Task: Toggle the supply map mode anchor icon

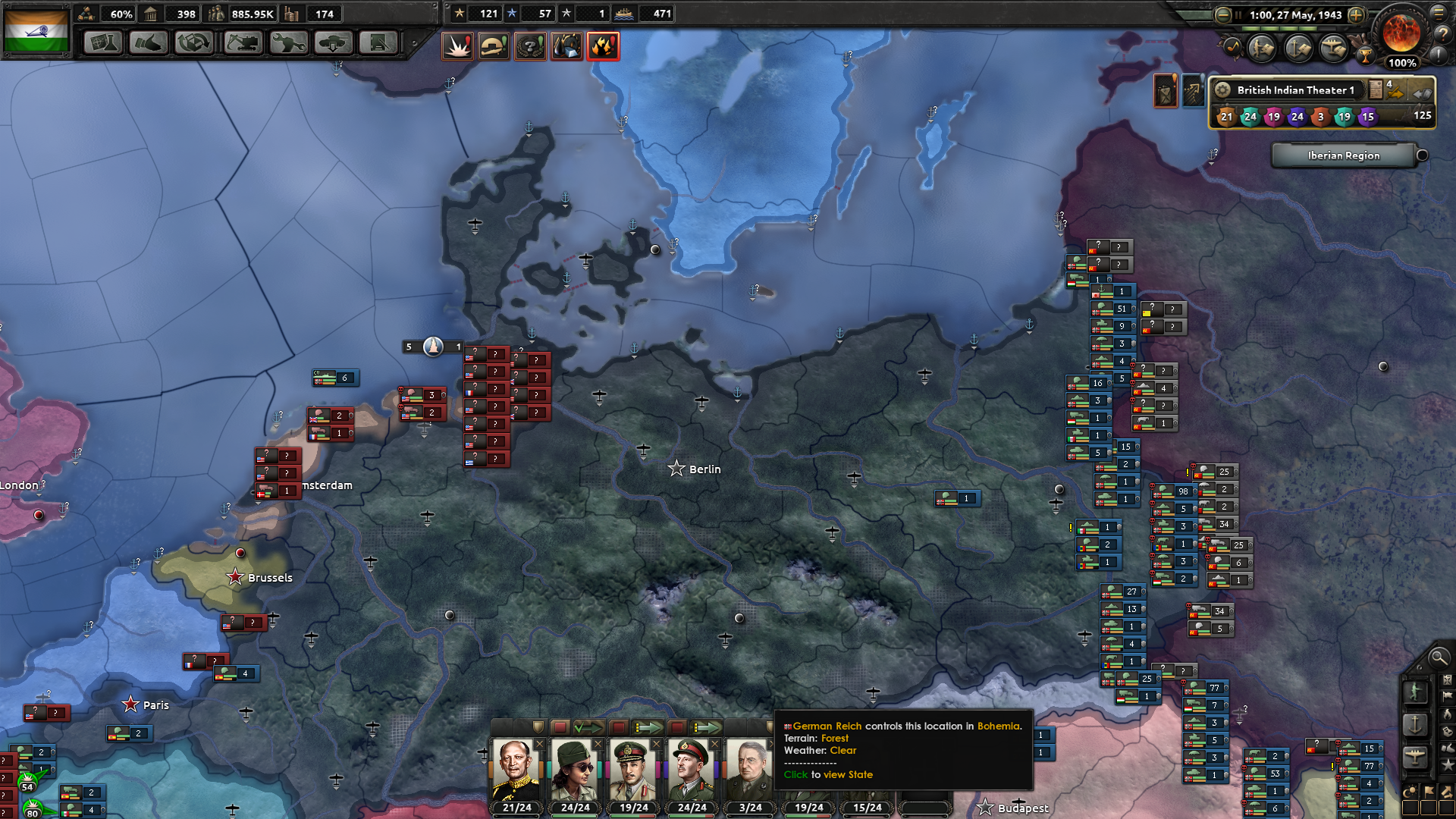Action: [1415, 725]
